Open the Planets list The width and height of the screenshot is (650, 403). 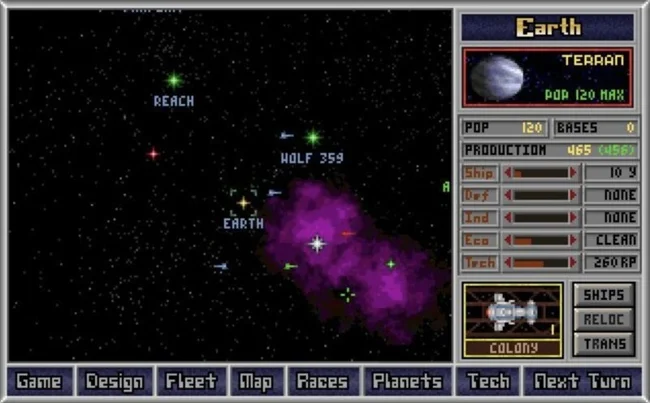tap(407, 381)
